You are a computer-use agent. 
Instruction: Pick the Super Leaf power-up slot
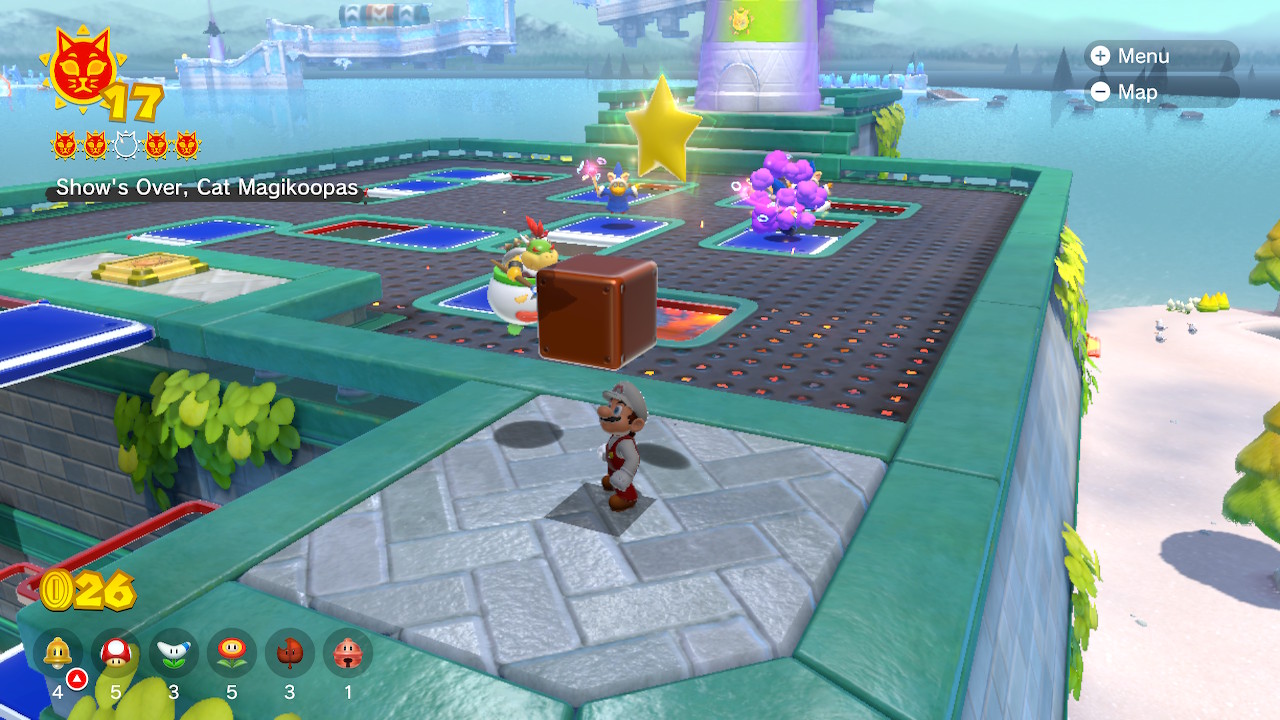pos(290,654)
